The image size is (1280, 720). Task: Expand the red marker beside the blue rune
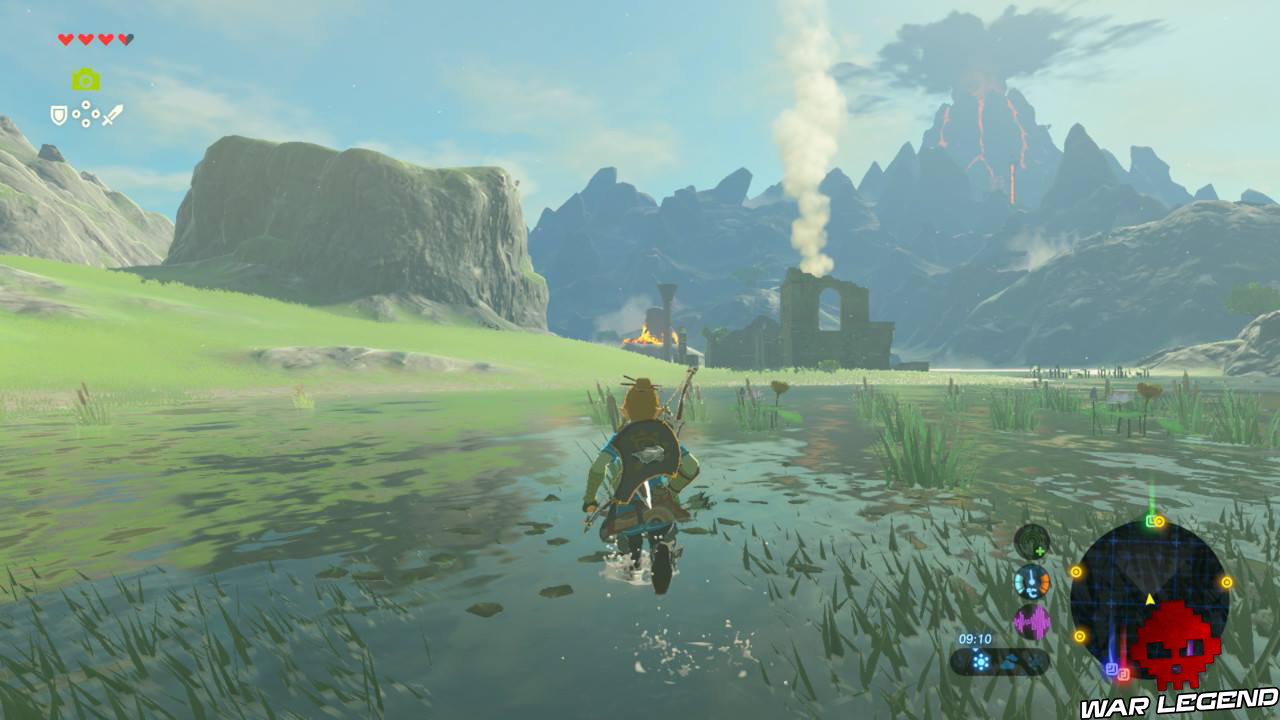[1124, 674]
